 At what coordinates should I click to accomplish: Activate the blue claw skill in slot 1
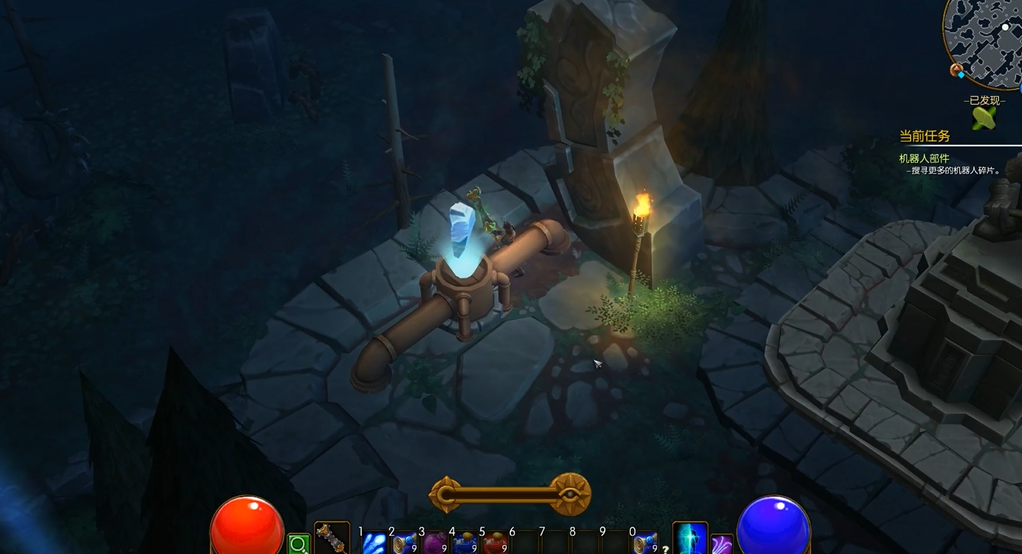374,542
